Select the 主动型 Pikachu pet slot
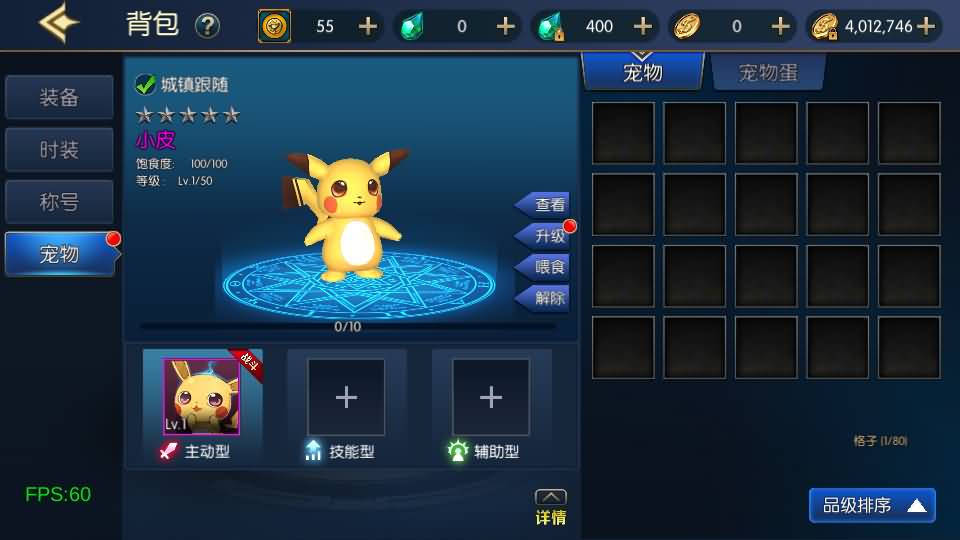This screenshot has height=540, width=960. [x=201, y=396]
